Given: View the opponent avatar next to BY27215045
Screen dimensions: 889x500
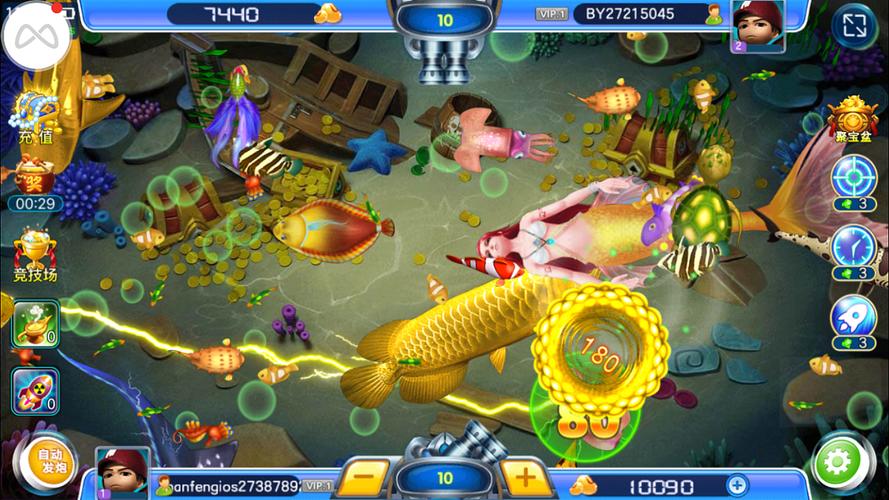Looking at the screenshot, I should pos(758,22).
